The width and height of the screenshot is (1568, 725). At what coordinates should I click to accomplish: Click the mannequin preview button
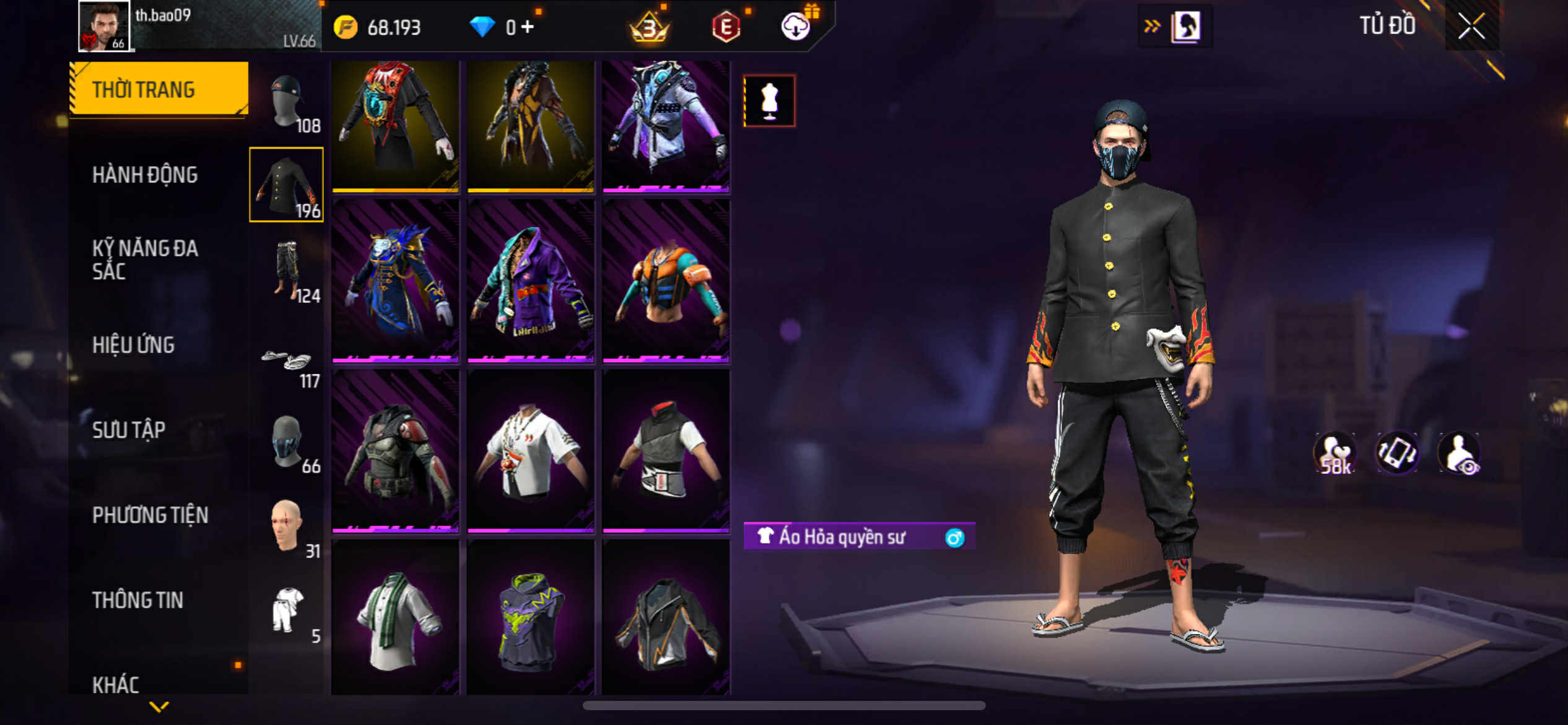[x=769, y=101]
